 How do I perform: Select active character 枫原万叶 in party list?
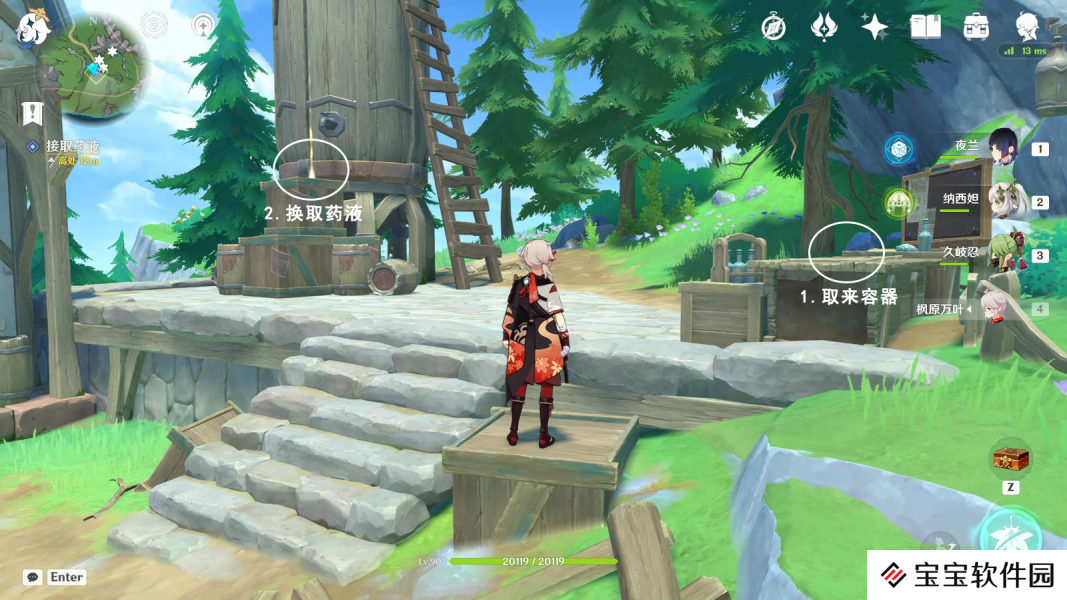pyautogui.click(x=992, y=308)
